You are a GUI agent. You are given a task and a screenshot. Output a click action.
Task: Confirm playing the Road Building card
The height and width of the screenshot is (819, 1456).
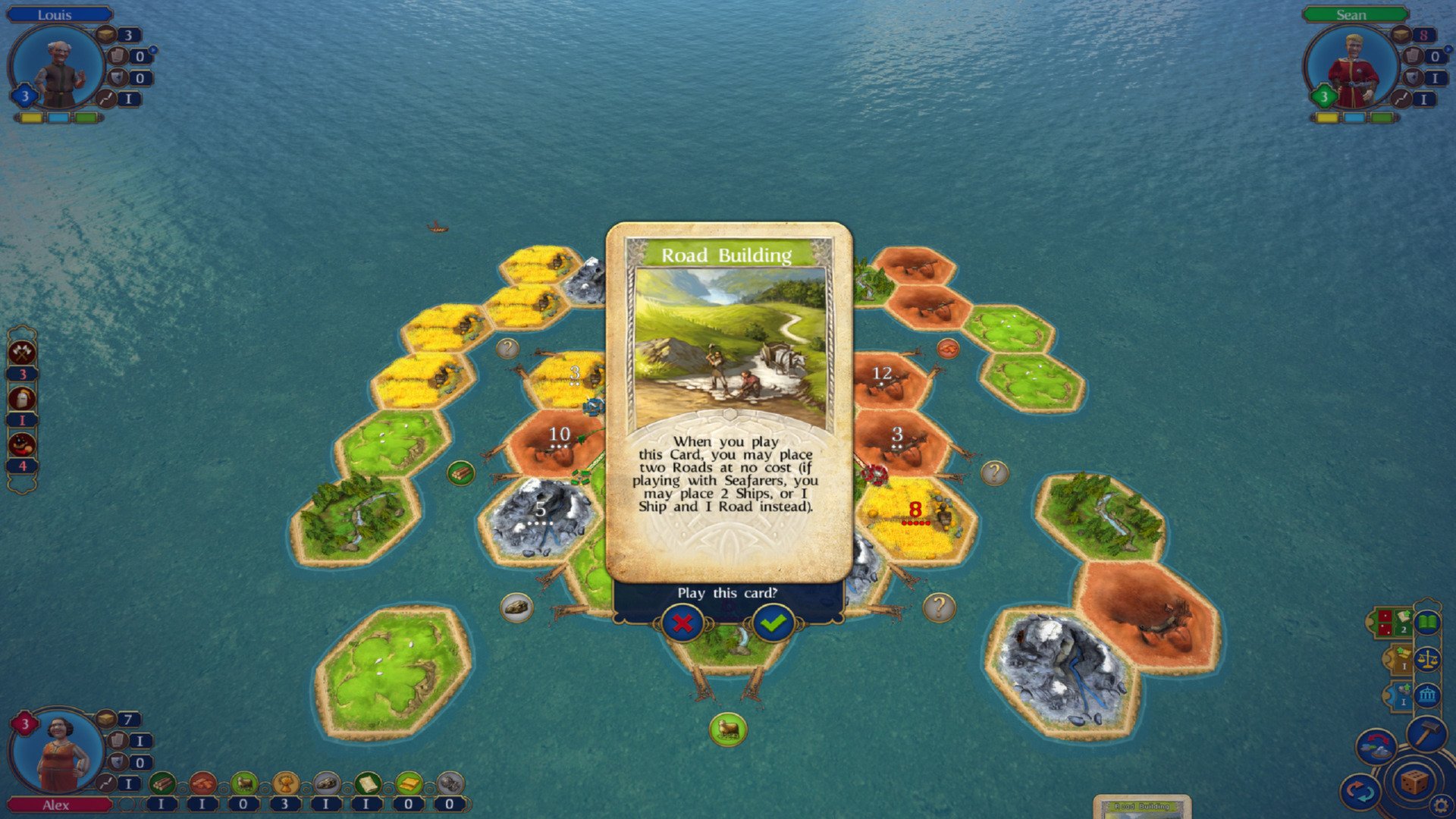(773, 623)
